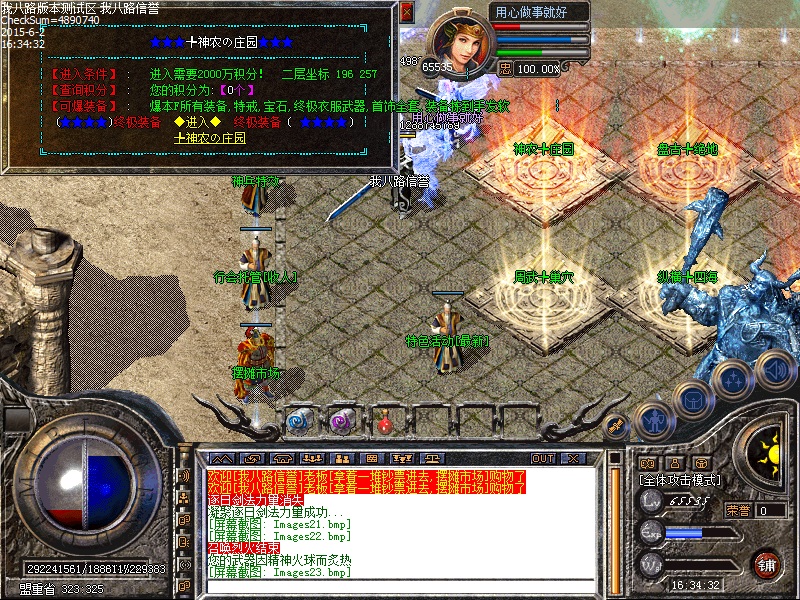Image resolution: width=800 pixels, height=600 pixels.
Task: Click the player portrait at the top
Action: (x=460, y=42)
